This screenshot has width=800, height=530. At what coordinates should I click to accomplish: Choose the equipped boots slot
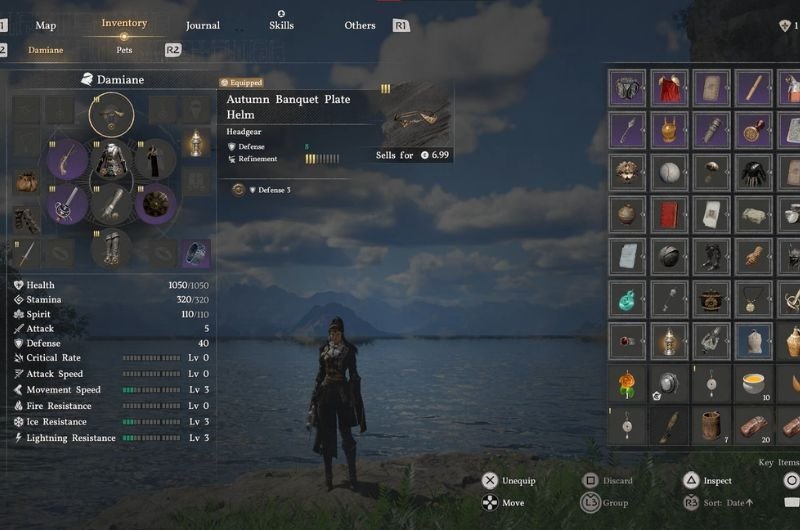(111, 249)
